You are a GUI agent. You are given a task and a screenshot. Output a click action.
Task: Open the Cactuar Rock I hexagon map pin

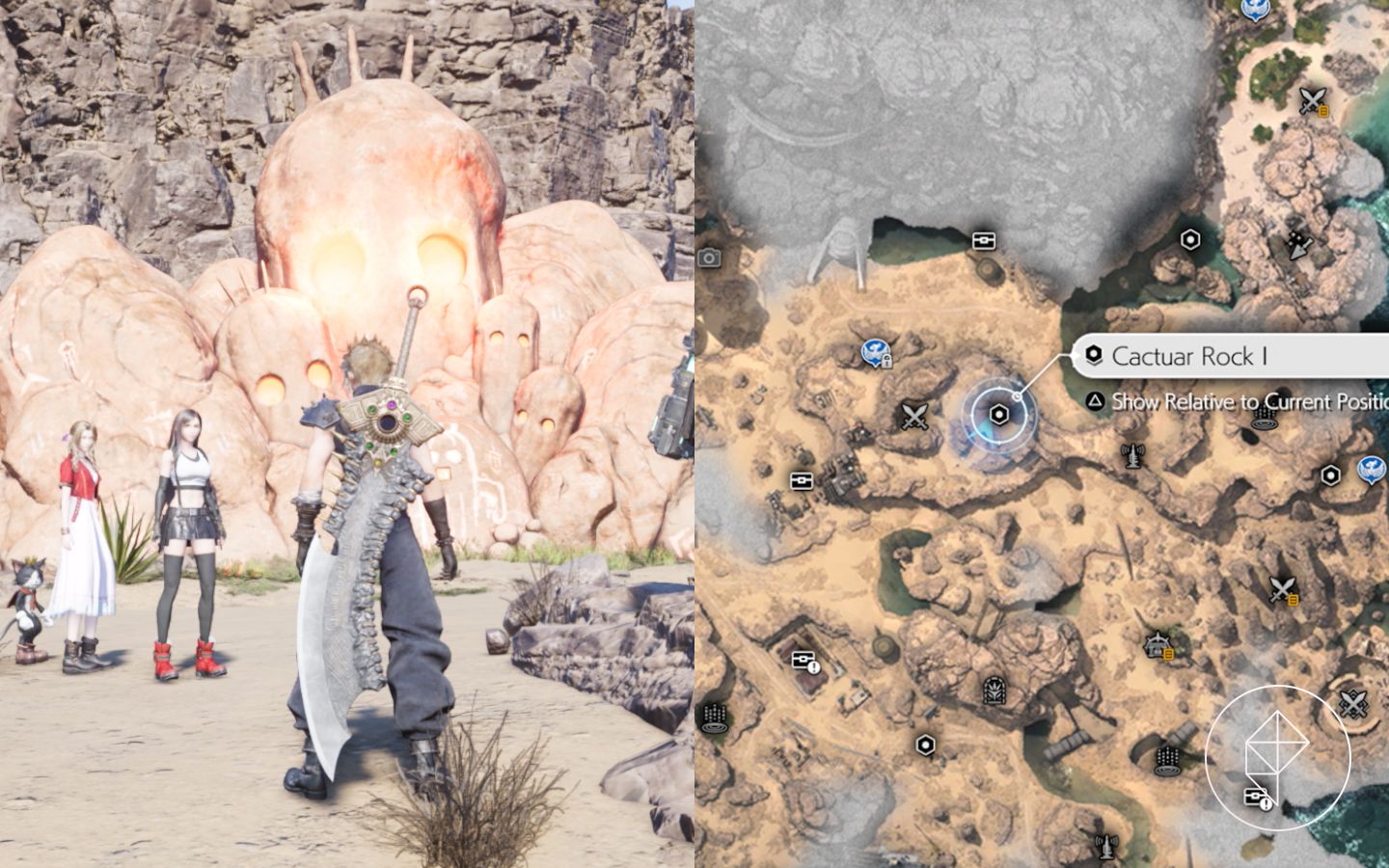pyautogui.click(x=999, y=415)
